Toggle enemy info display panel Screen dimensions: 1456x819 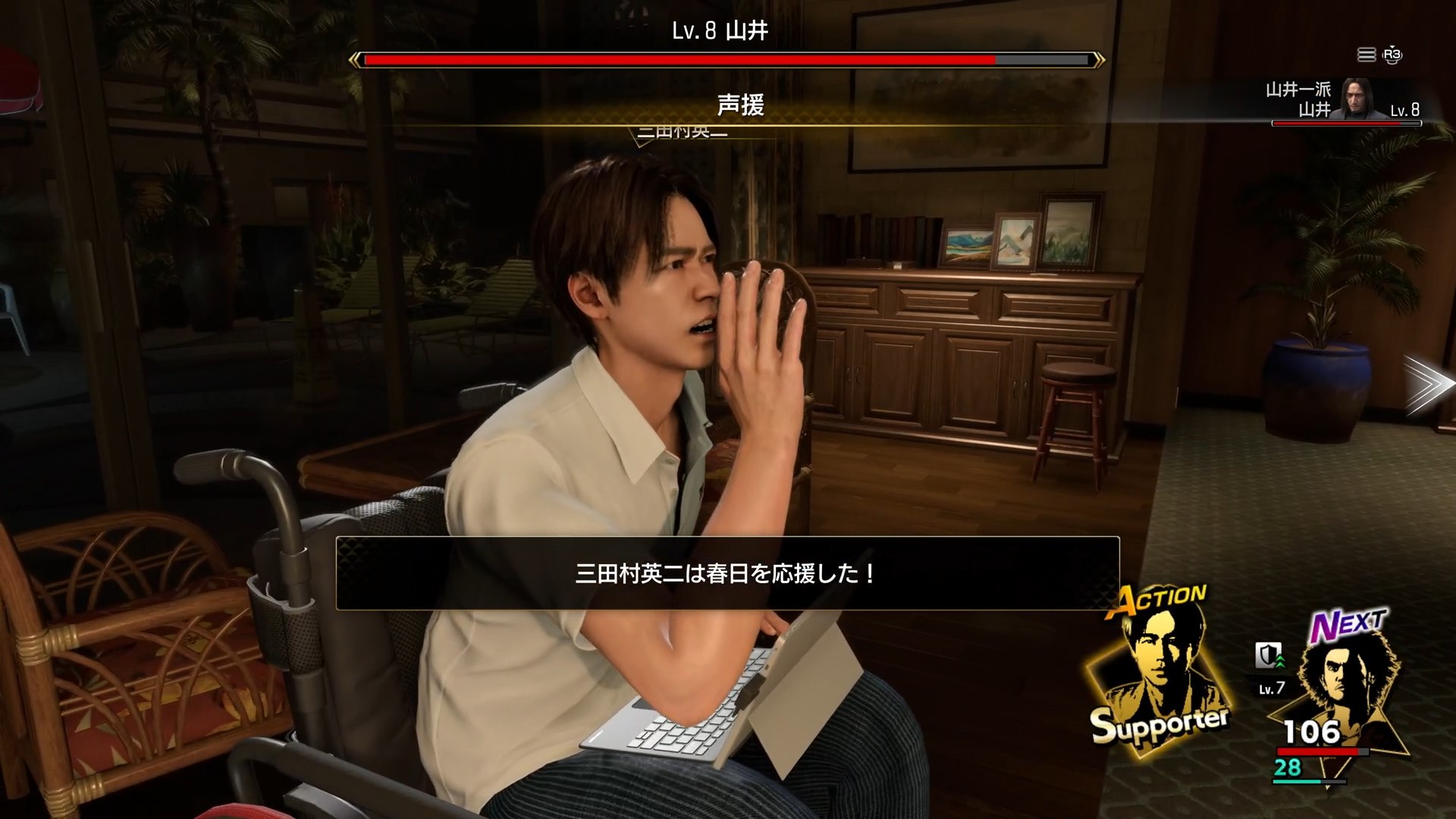point(1357,106)
